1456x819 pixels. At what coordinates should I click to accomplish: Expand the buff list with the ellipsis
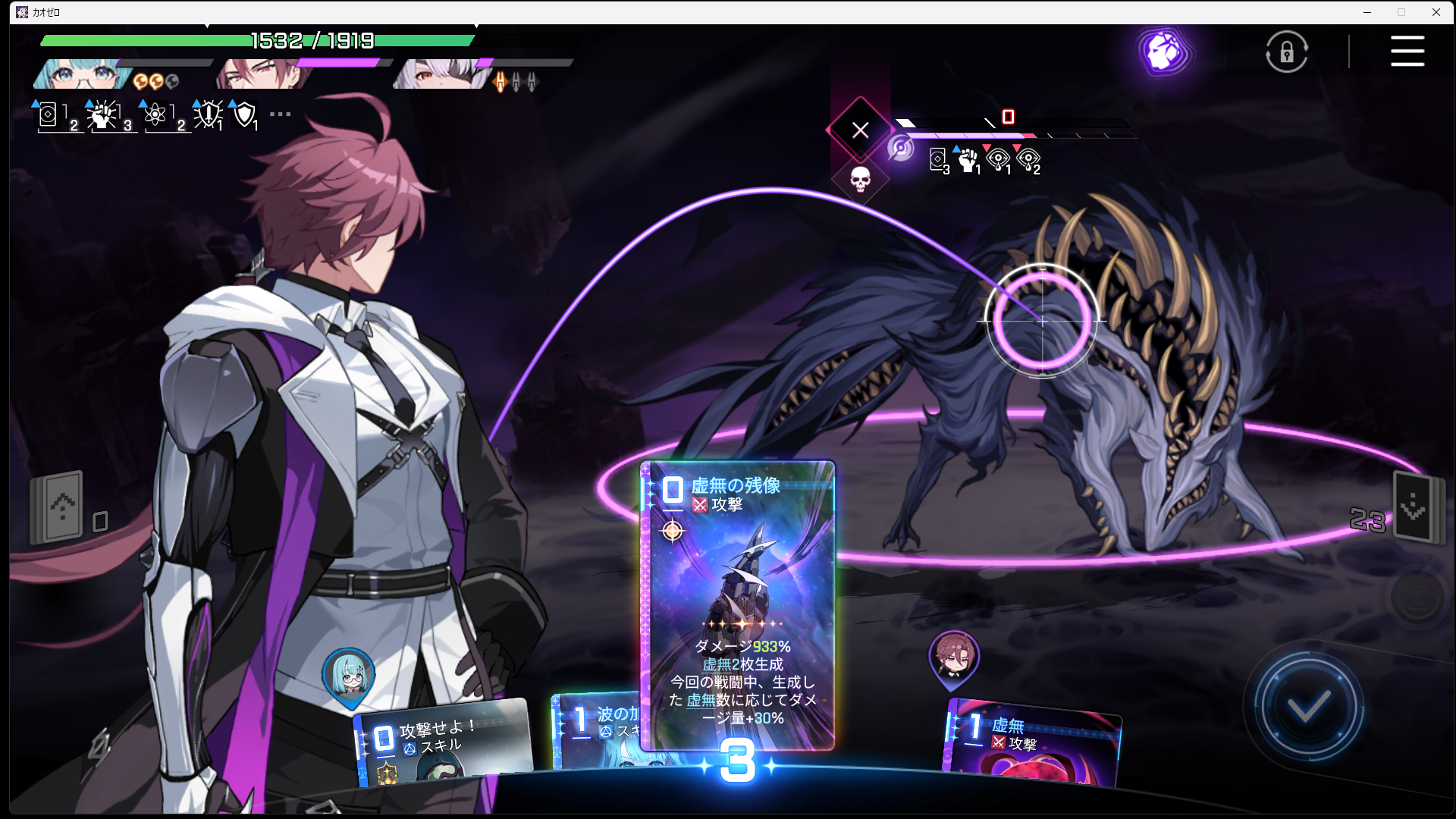pos(280,115)
